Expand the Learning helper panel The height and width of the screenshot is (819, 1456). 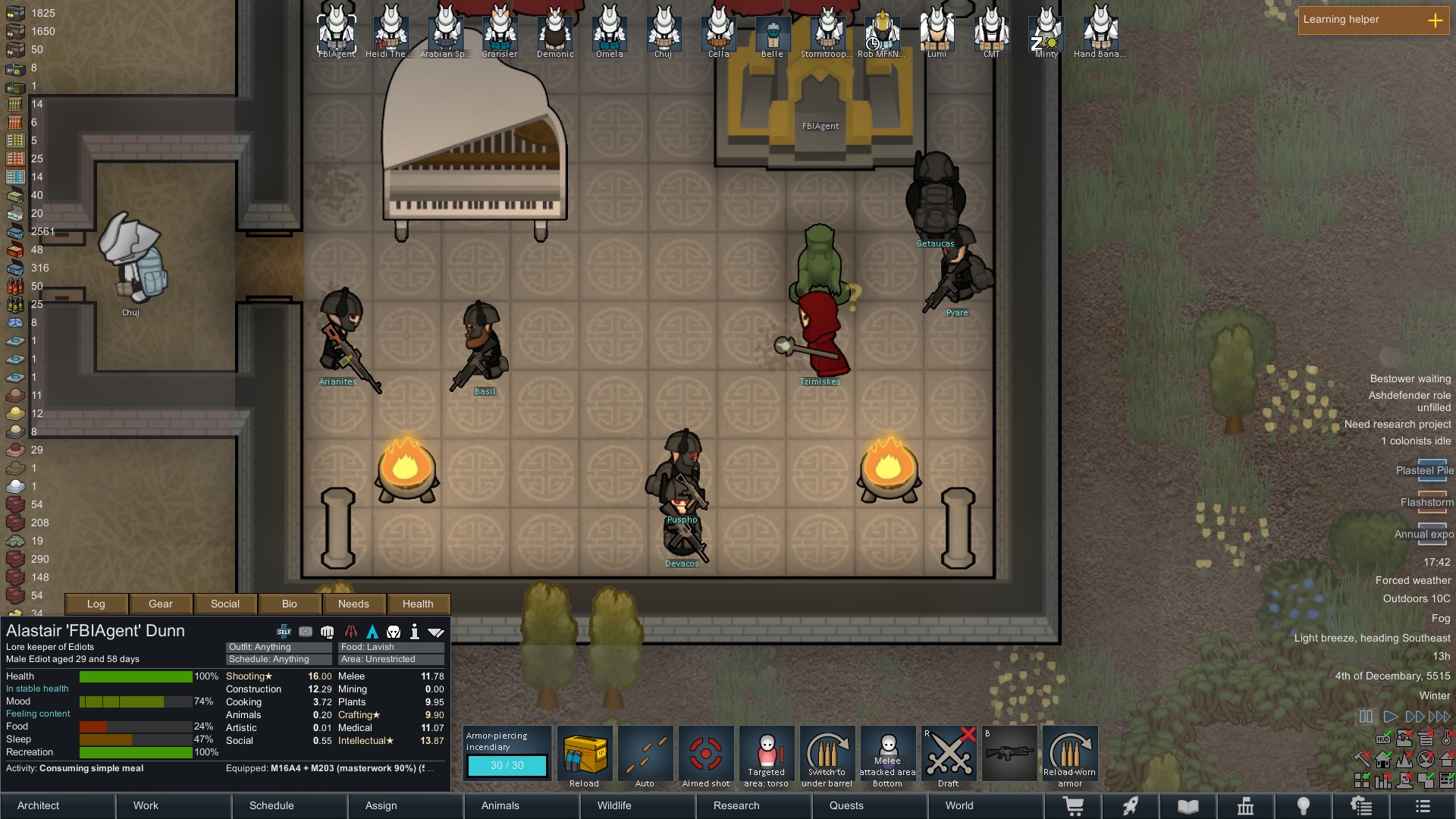pyautogui.click(x=1435, y=20)
